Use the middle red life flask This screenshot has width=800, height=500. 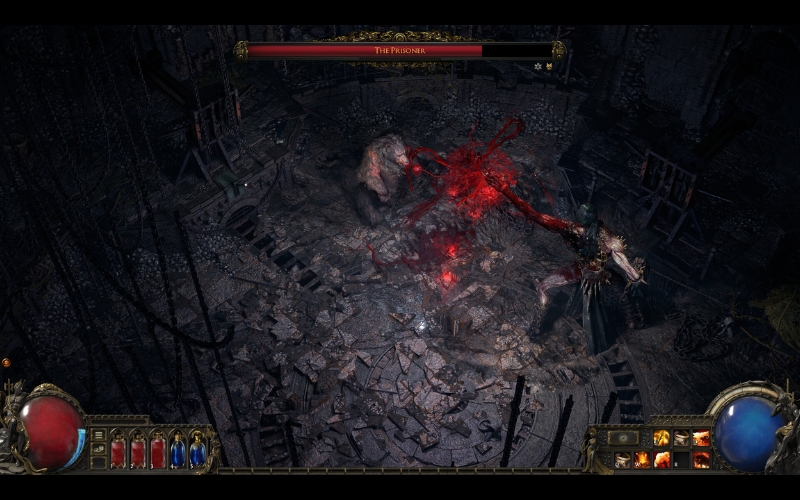pos(138,450)
